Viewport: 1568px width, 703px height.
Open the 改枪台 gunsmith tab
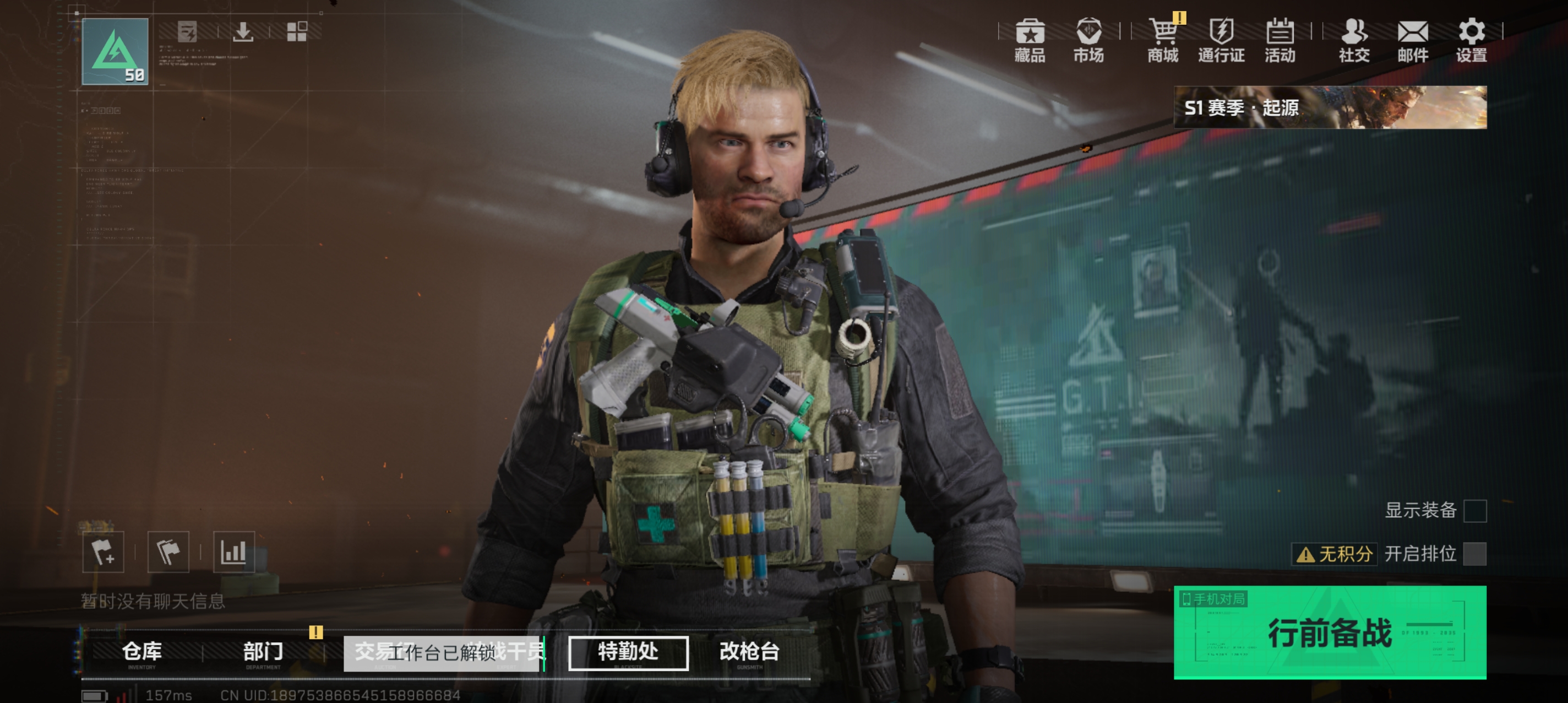tap(749, 652)
